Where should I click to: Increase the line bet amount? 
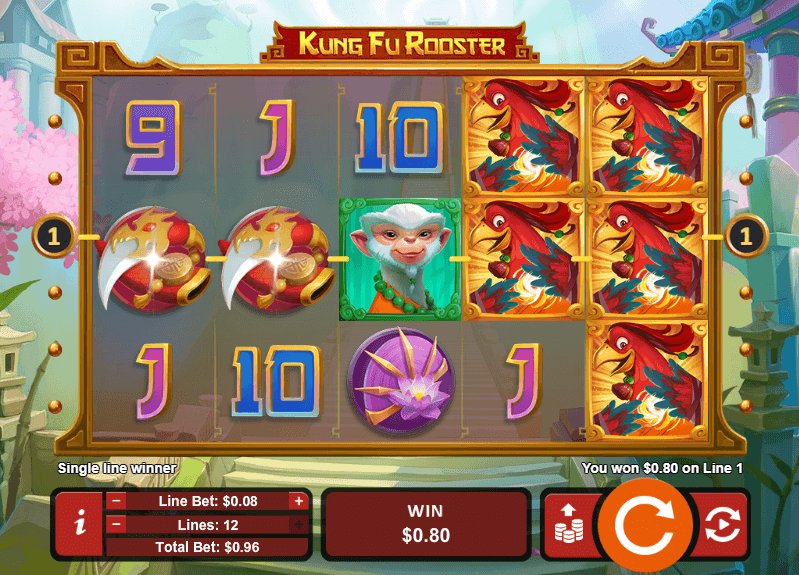pos(298,501)
